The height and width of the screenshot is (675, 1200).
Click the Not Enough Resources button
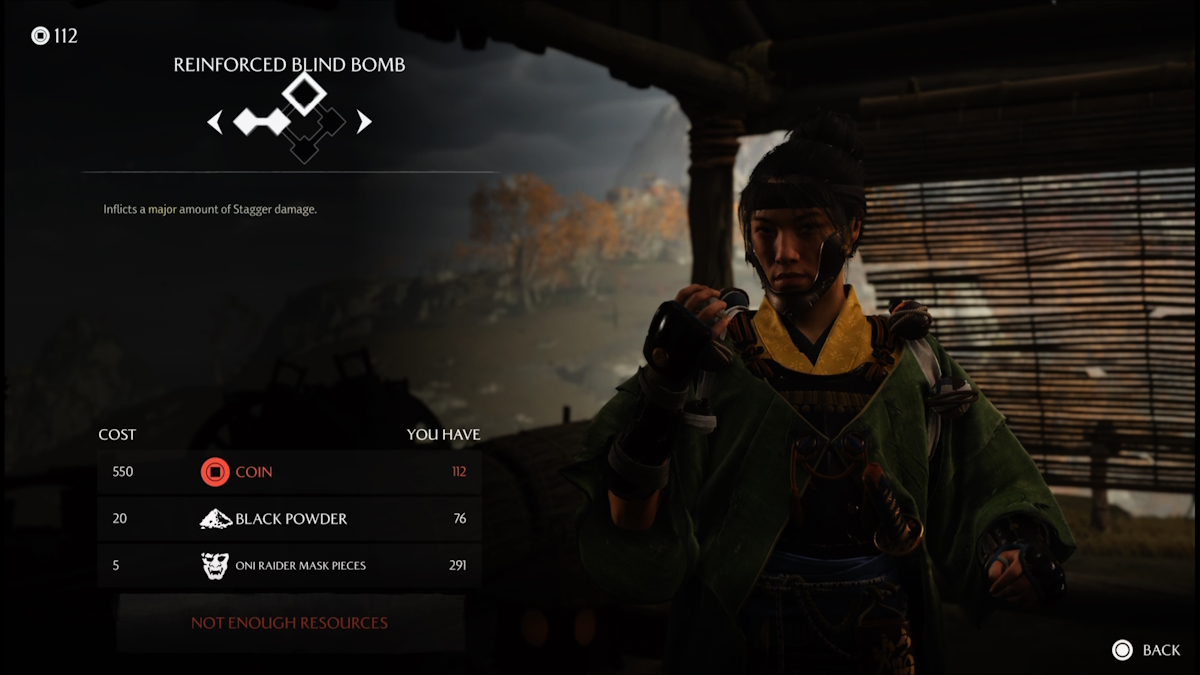point(289,622)
